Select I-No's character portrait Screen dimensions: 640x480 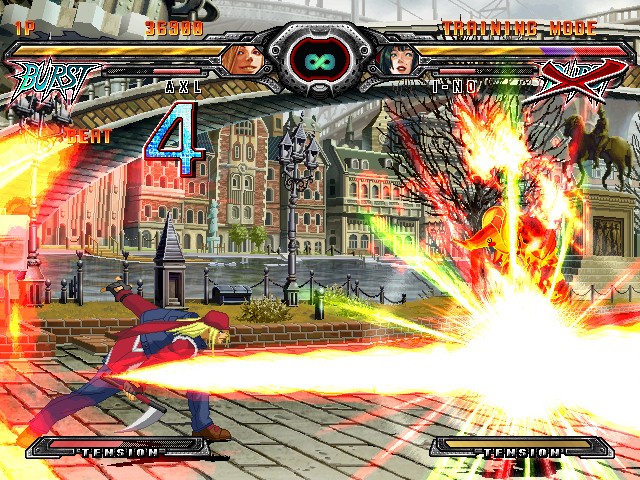tap(398, 61)
